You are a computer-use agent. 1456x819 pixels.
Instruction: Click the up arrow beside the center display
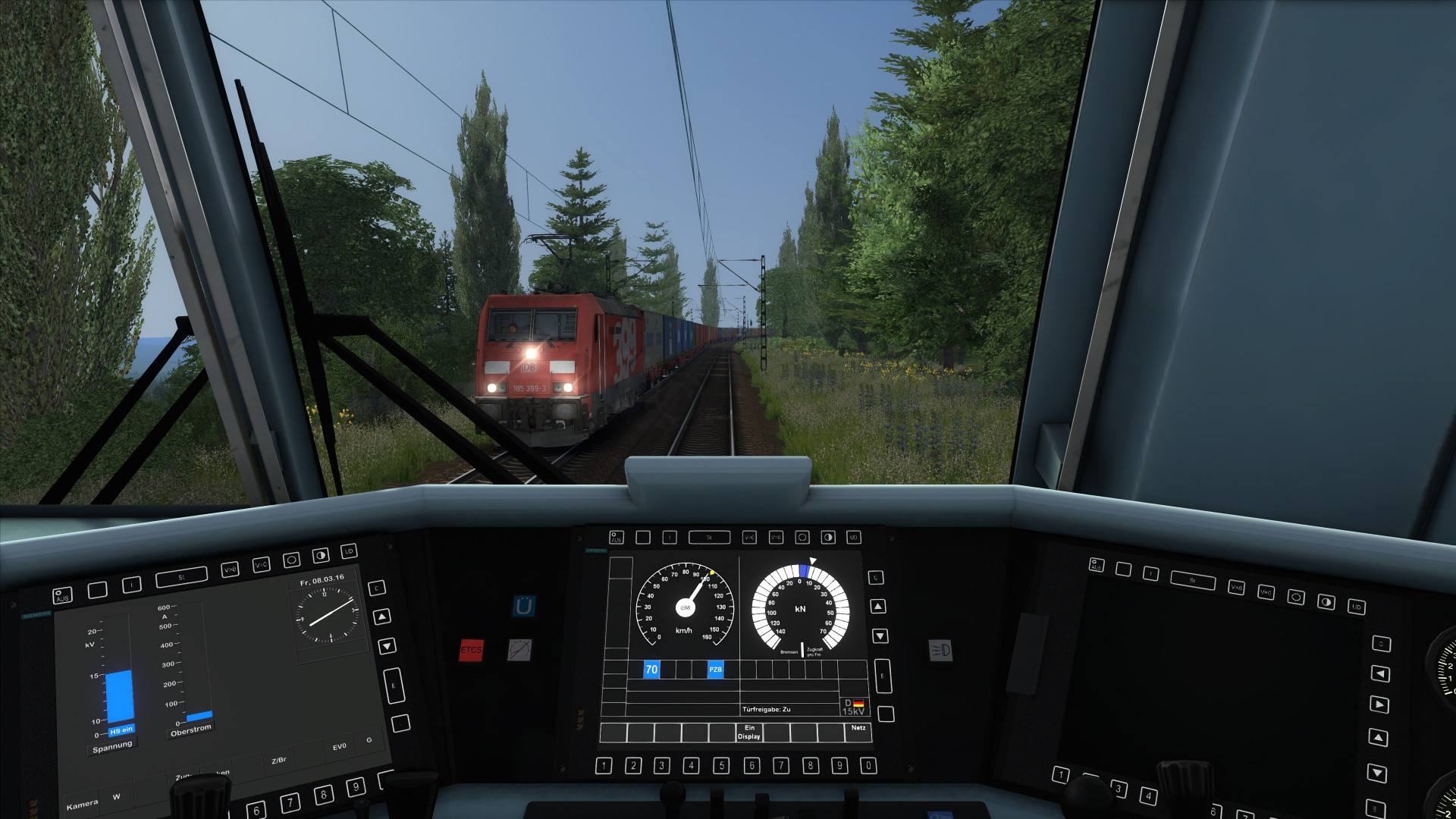click(x=878, y=607)
